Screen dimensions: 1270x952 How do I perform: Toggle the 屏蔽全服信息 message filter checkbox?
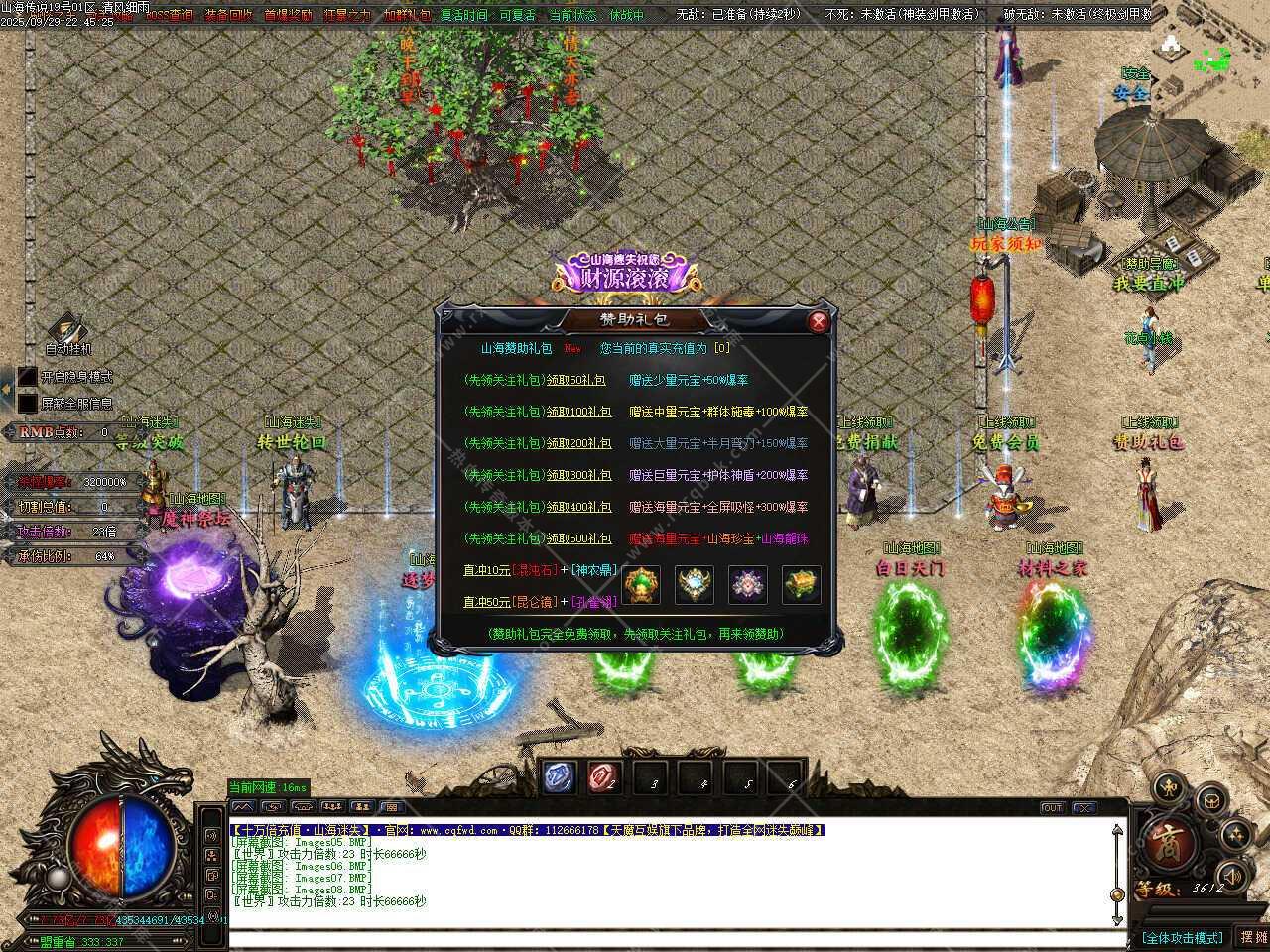(28, 403)
